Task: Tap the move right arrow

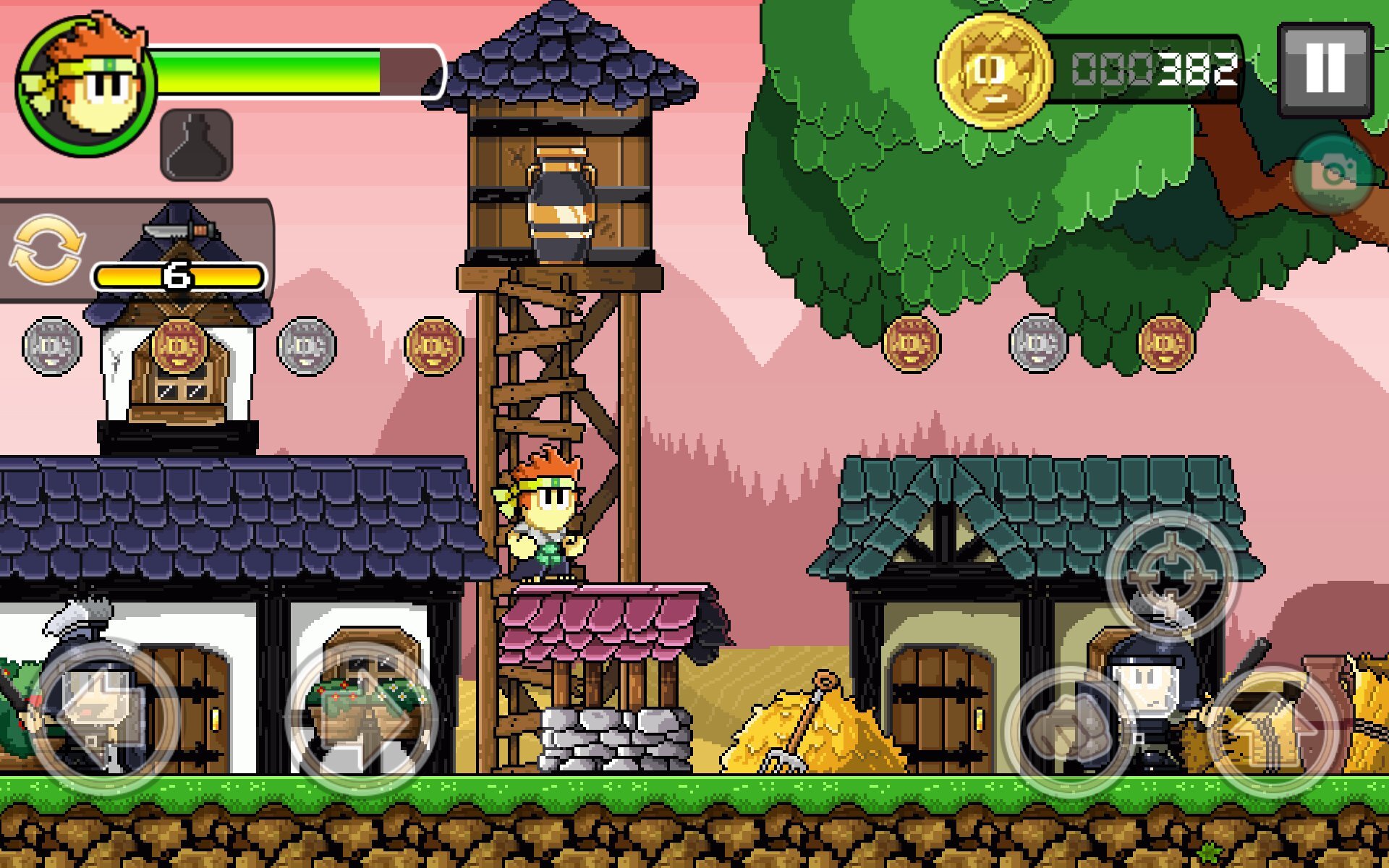Action: pyautogui.click(x=363, y=716)
